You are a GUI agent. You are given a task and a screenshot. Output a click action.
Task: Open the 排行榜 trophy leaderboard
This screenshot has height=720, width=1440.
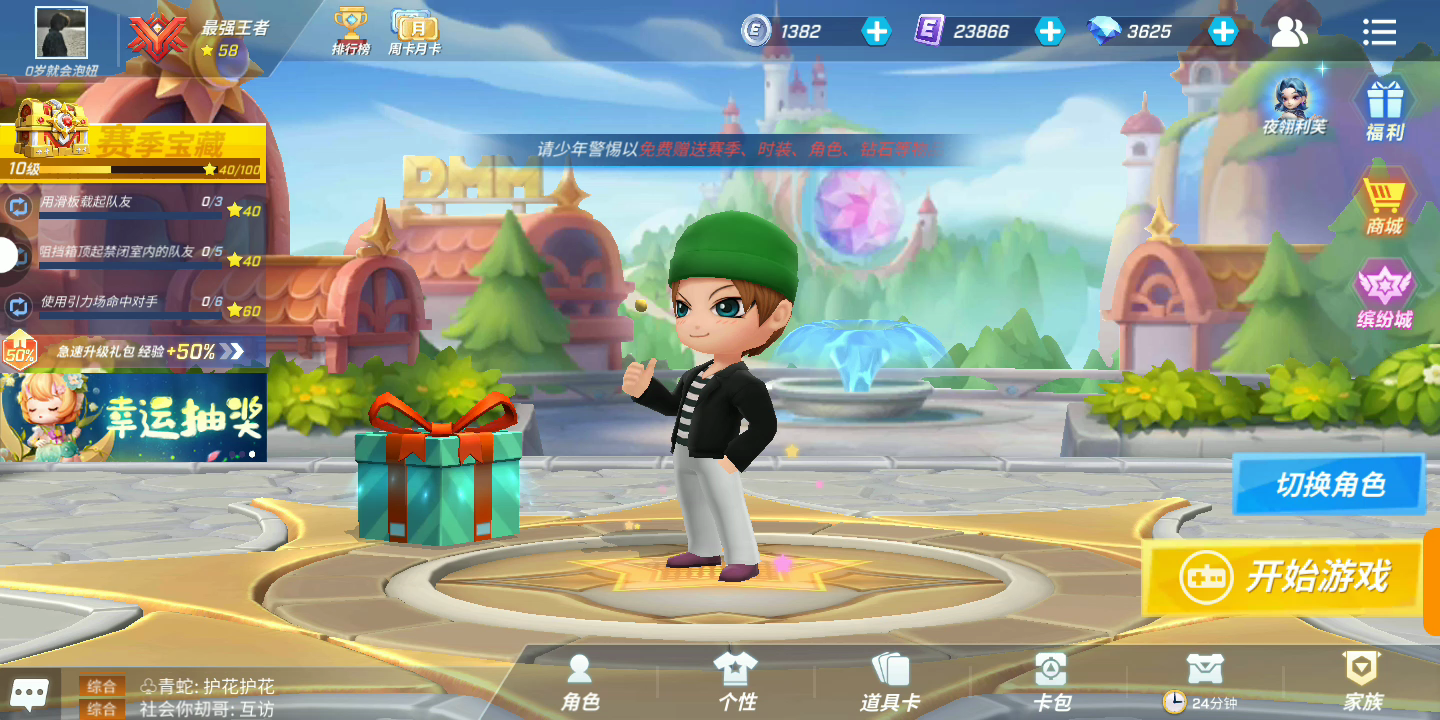[350, 31]
